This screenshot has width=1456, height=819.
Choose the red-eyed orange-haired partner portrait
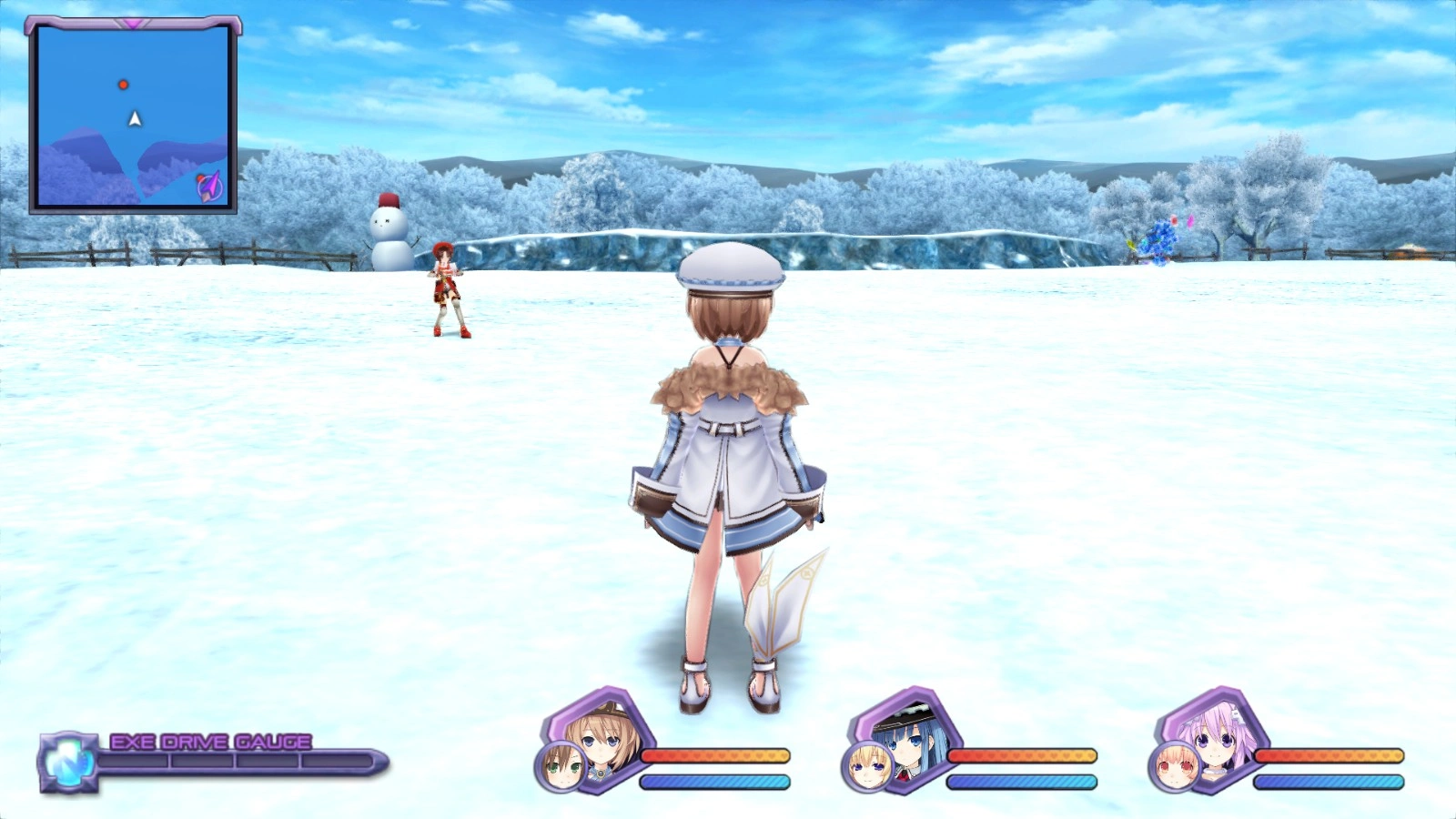point(1172,768)
